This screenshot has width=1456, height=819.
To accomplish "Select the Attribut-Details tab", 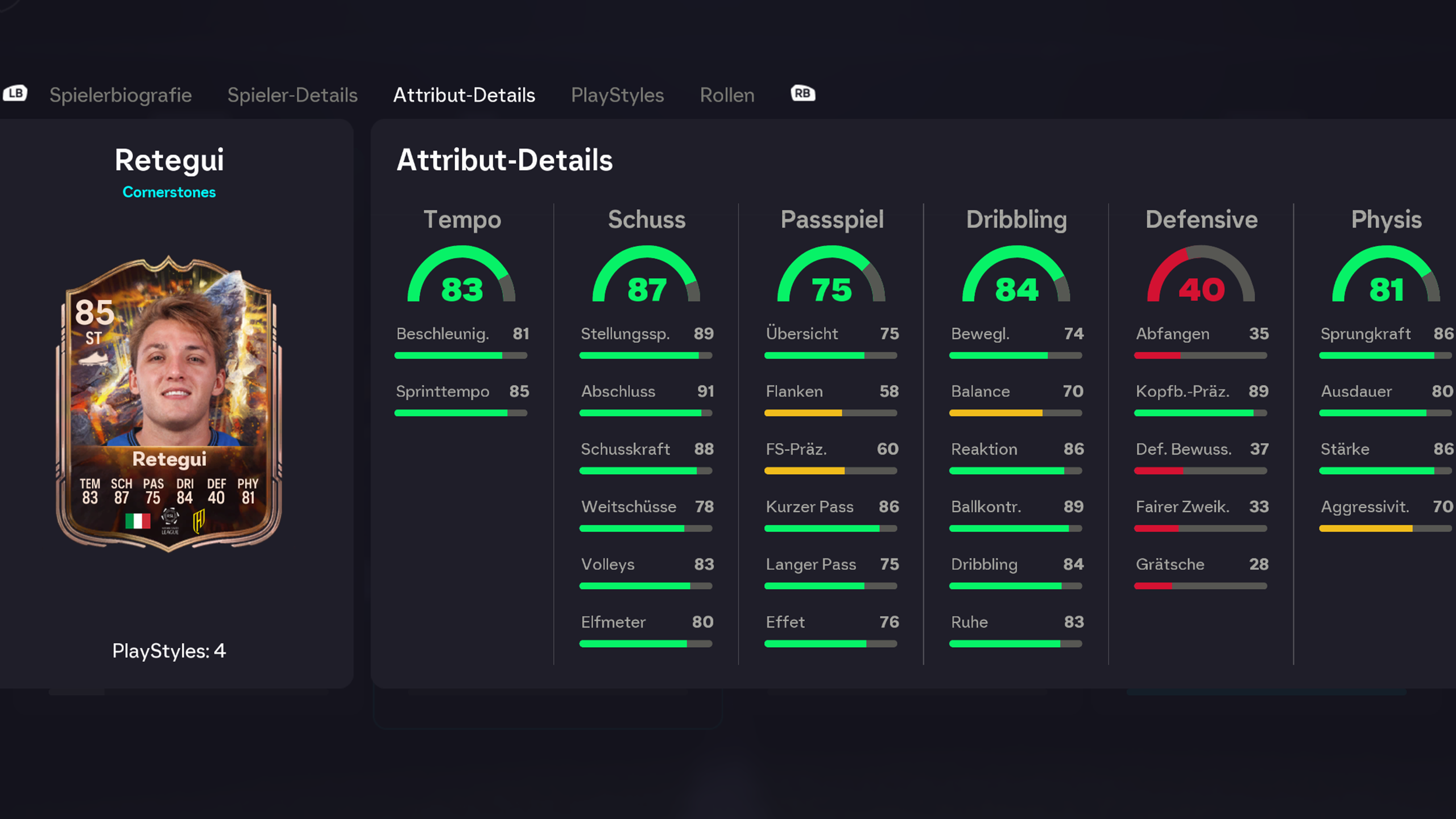I will (x=464, y=95).
